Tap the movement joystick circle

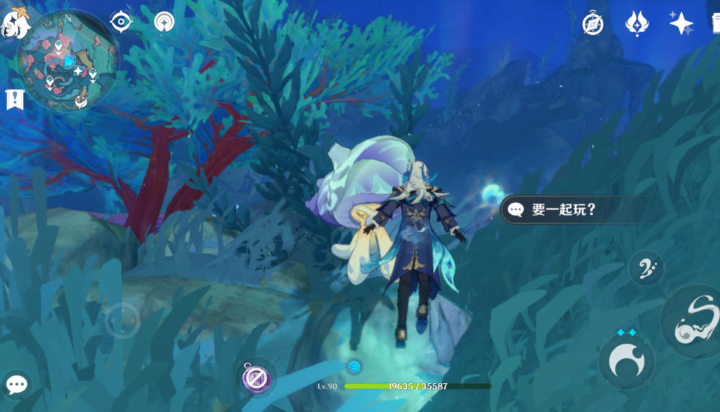[122, 321]
